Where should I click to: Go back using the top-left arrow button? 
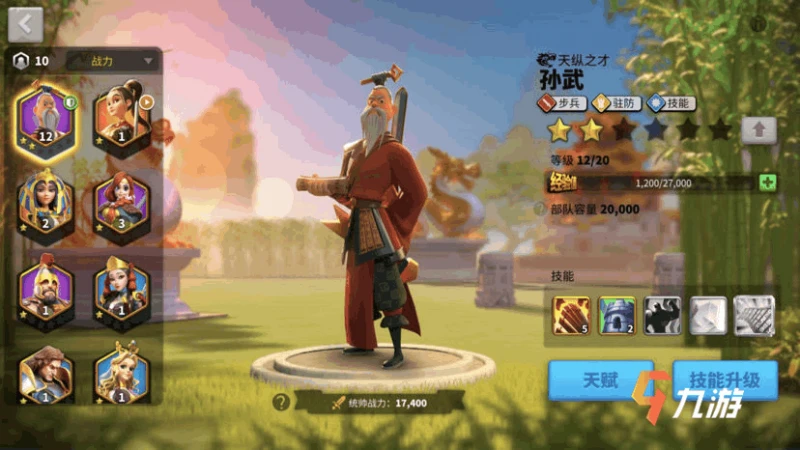pos(25,24)
